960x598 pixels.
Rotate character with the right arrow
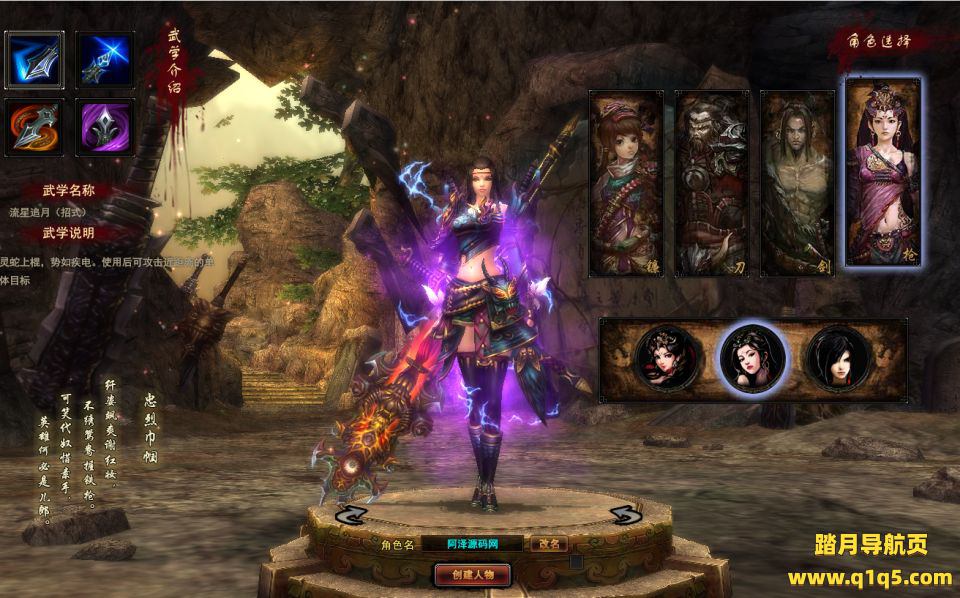(625, 515)
